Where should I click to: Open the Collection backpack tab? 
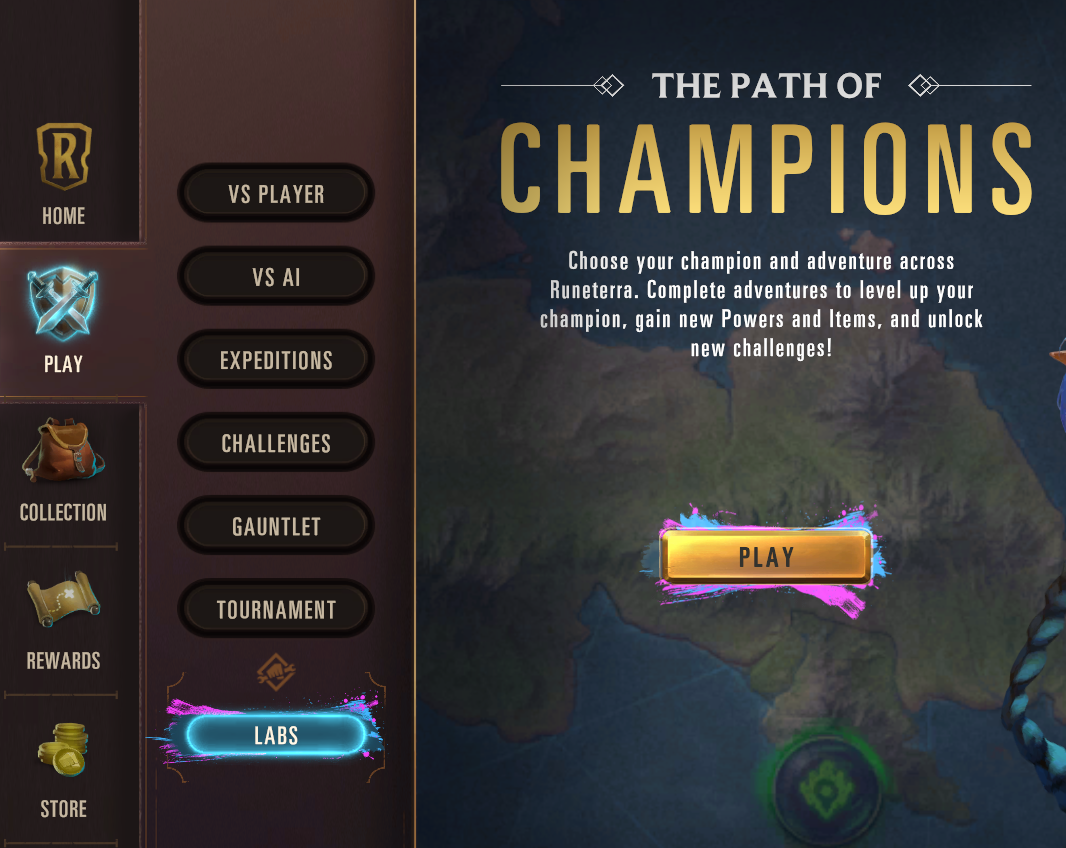(x=63, y=470)
